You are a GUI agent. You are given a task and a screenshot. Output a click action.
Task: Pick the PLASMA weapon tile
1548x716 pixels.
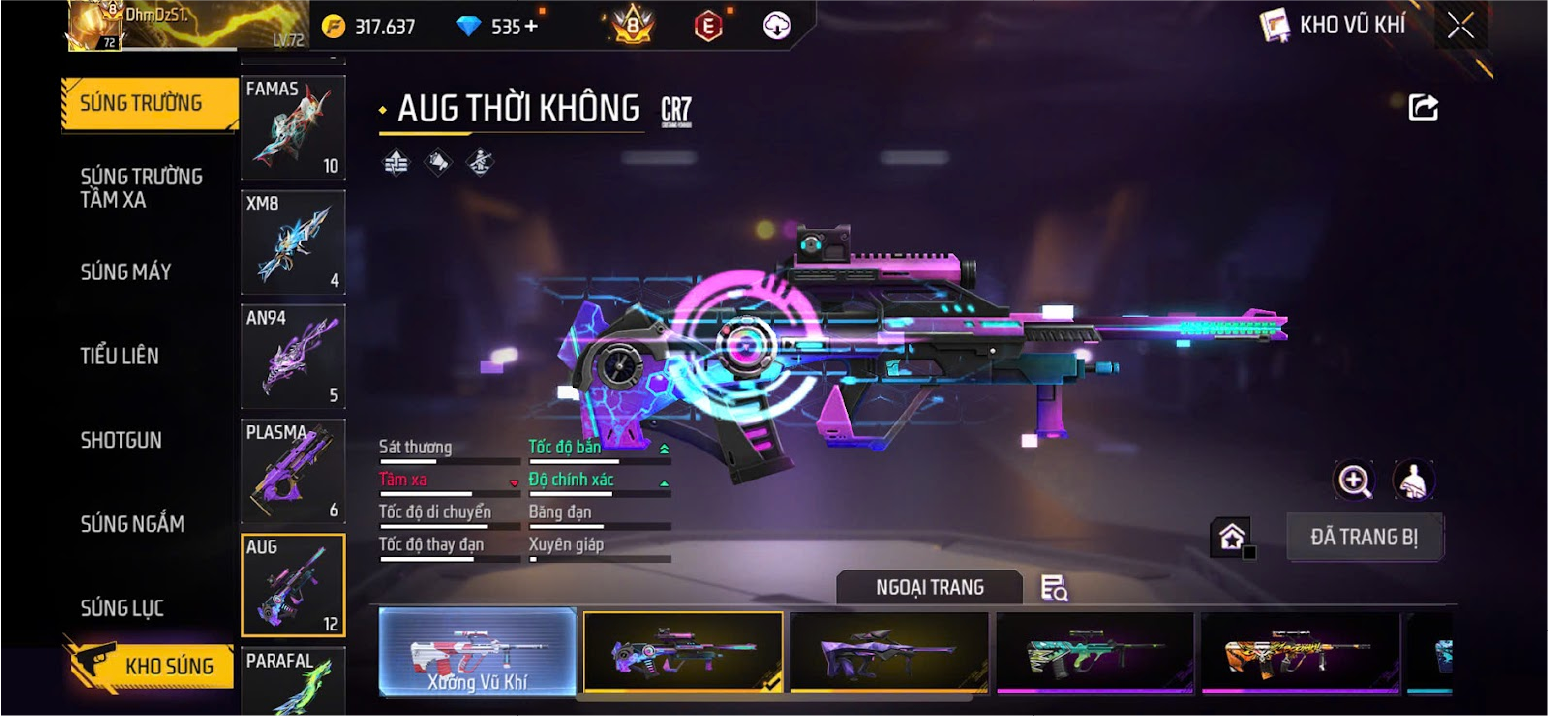pyautogui.click(x=293, y=471)
